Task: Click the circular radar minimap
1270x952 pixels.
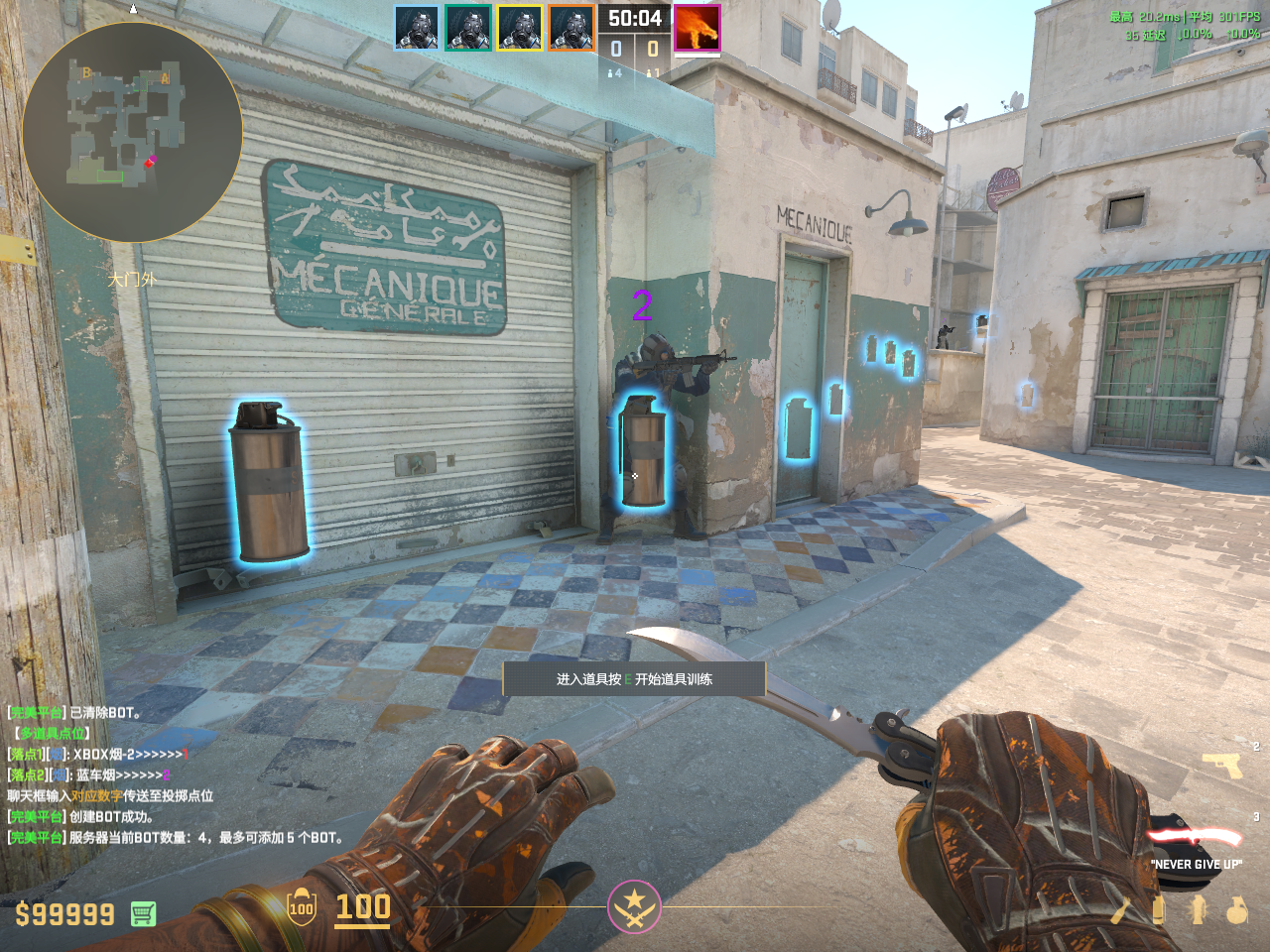Action: pos(131,132)
